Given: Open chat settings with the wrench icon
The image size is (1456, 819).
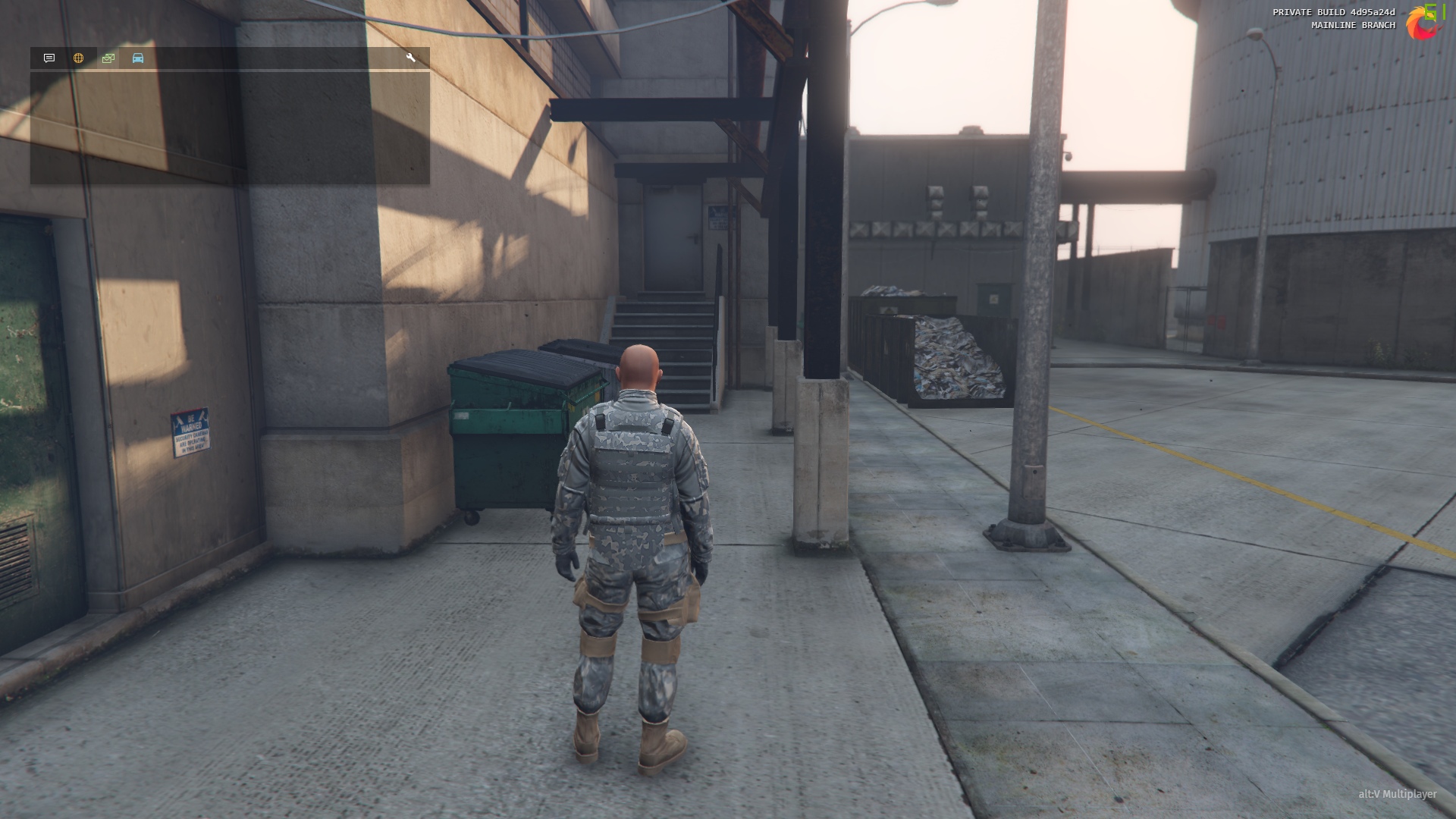Looking at the screenshot, I should click(411, 58).
